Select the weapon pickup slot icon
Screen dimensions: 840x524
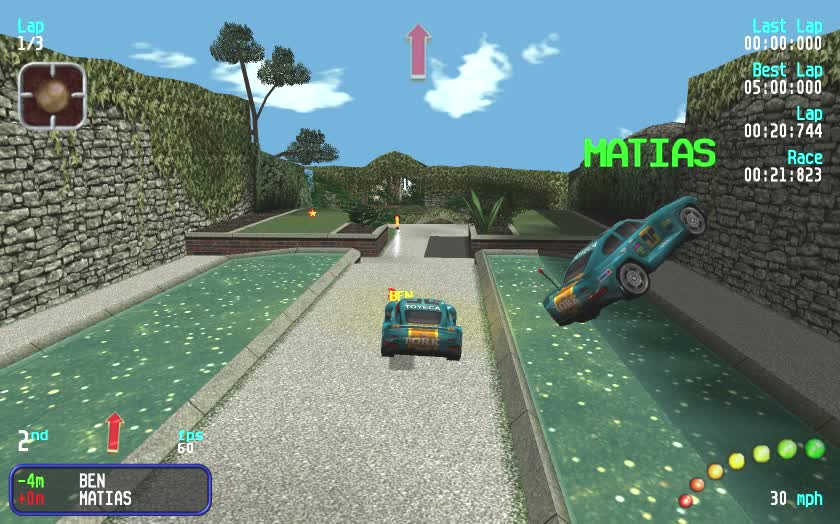pyautogui.click(x=52, y=95)
